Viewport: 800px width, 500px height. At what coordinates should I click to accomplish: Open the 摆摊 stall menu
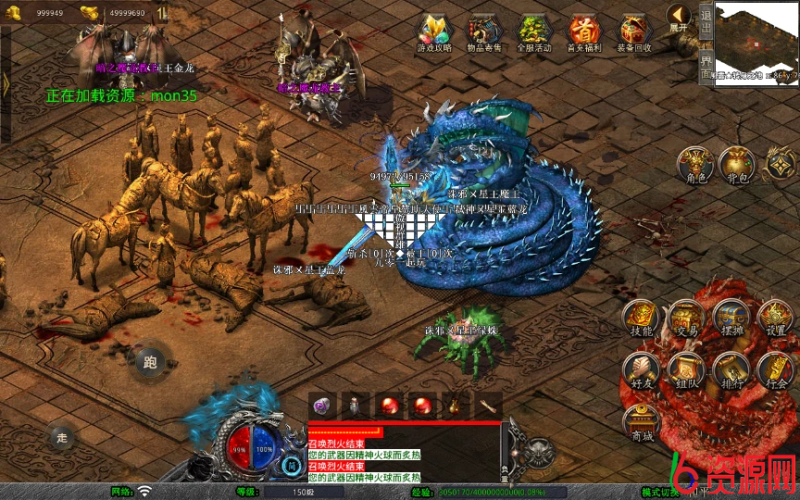[732, 319]
